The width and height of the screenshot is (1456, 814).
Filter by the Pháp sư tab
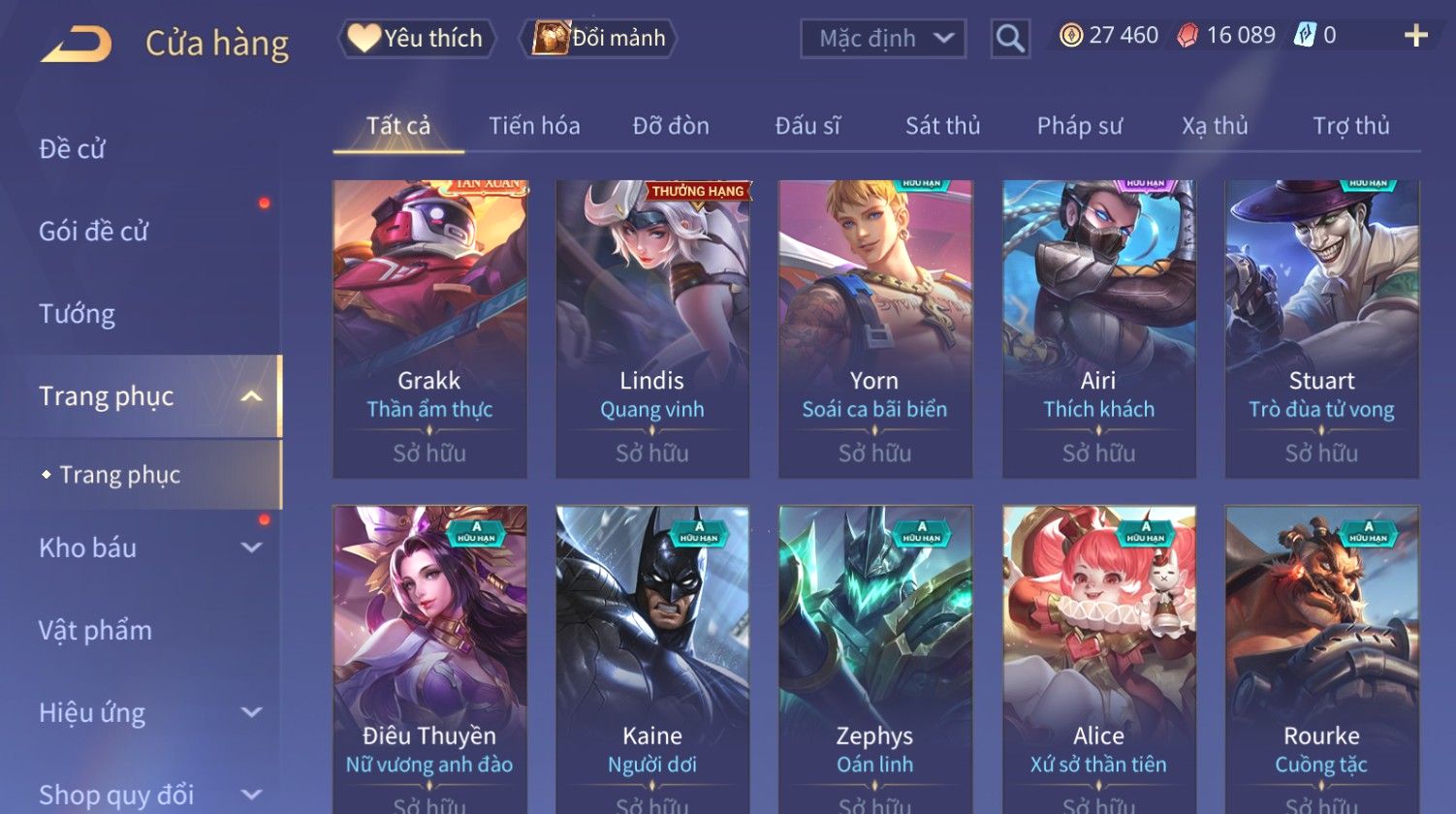pyautogui.click(x=1079, y=126)
